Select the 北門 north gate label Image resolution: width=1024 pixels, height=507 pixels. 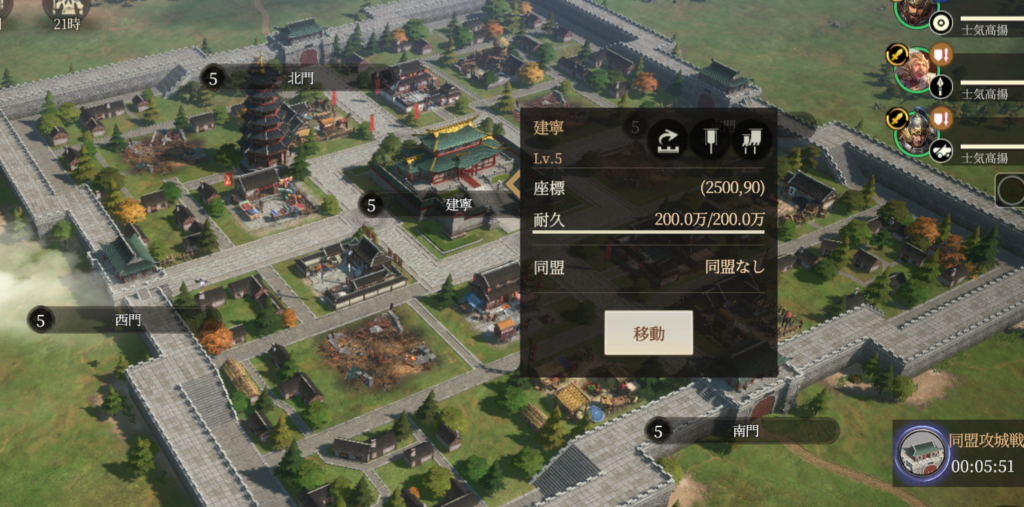pyautogui.click(x=299, y=77)
